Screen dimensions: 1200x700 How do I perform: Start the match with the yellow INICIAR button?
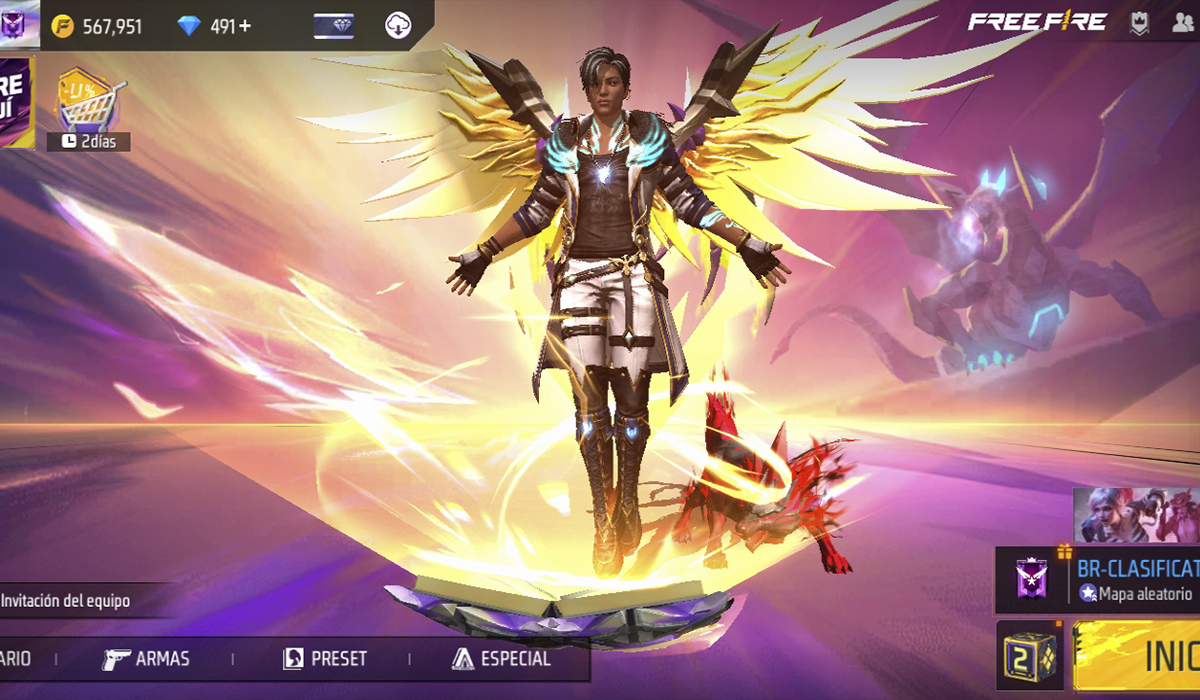1140,655
